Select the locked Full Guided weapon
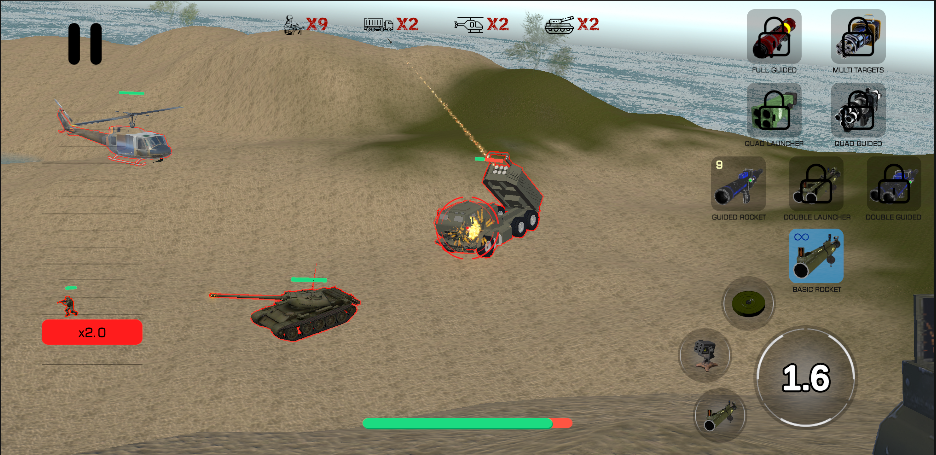 tap(774, 37)
